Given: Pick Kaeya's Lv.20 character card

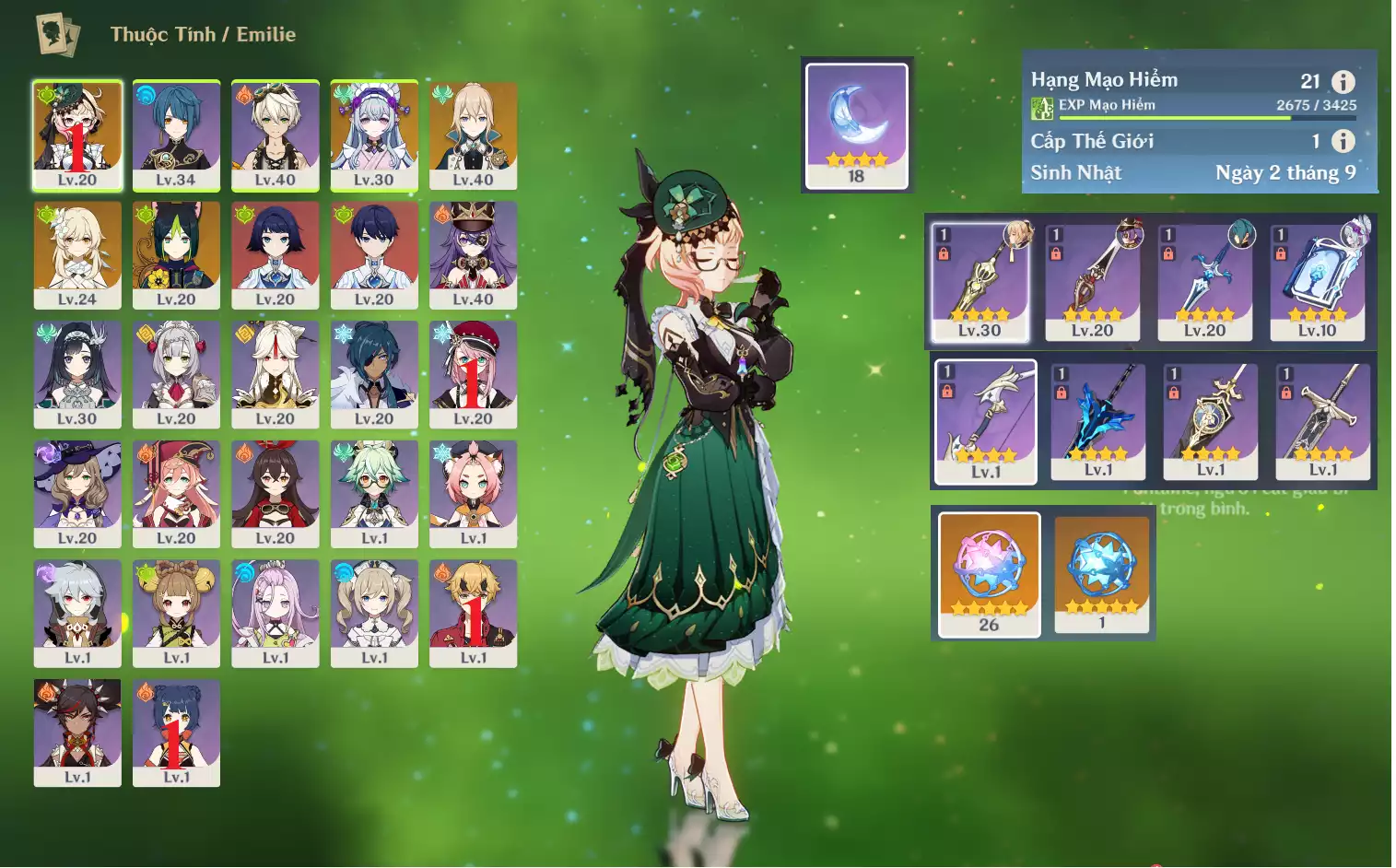Looking at the screenshot, I should pos(374,374).
